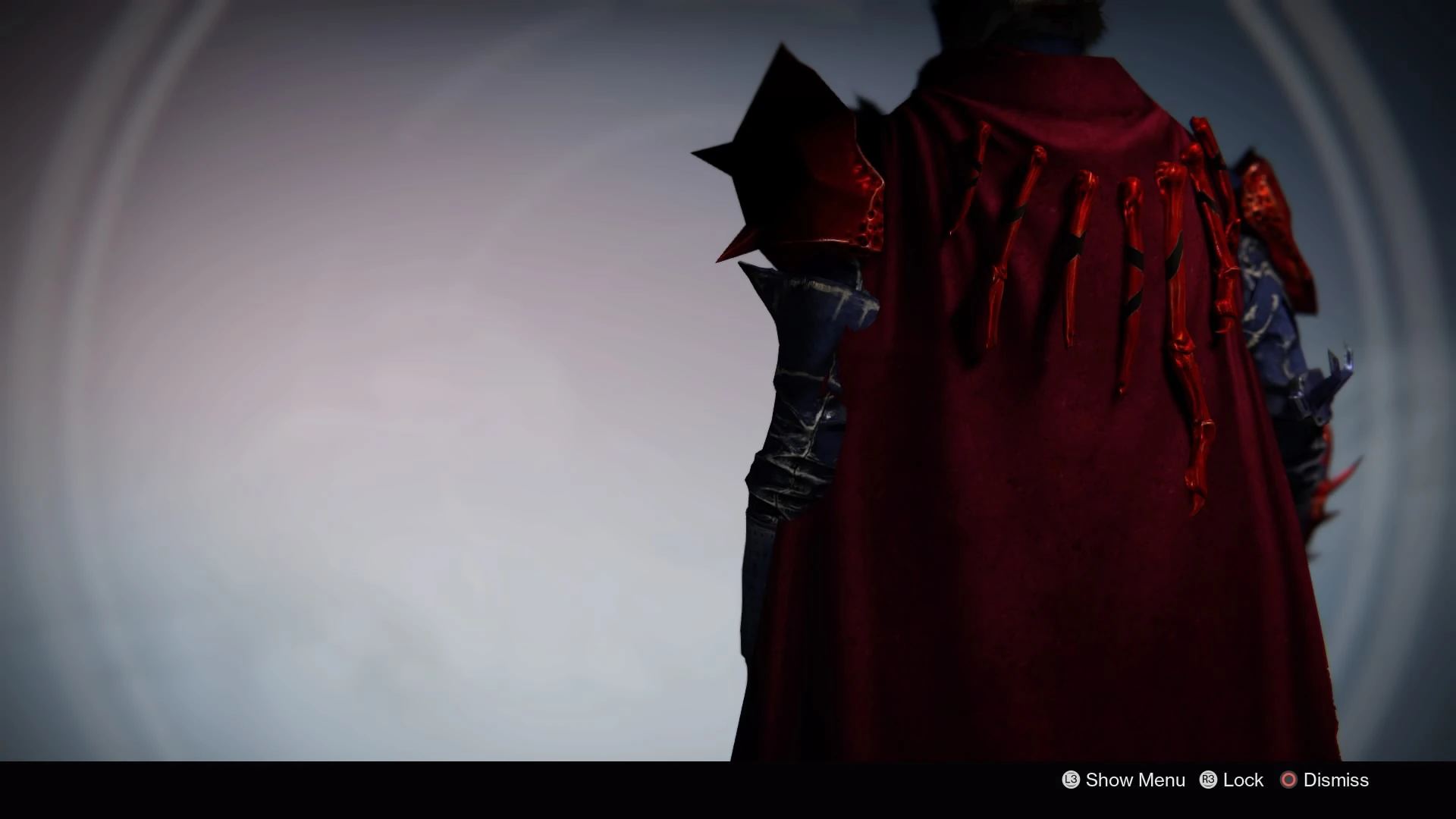
Task: Click the Lock label to lock gear
Action: tap(1243, 780)
